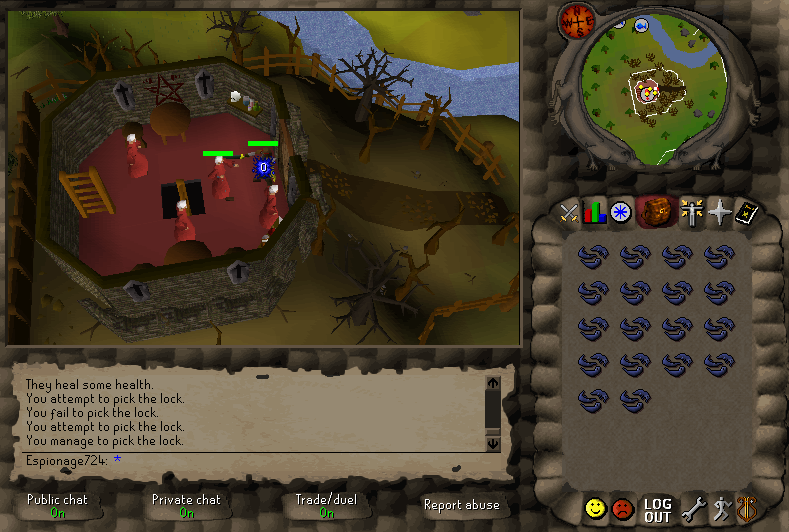The height and width of the screenshot is (532, 789).
Task: Switch to the skills stats tab
Action: pyautogui.click(x=595, y=211)
